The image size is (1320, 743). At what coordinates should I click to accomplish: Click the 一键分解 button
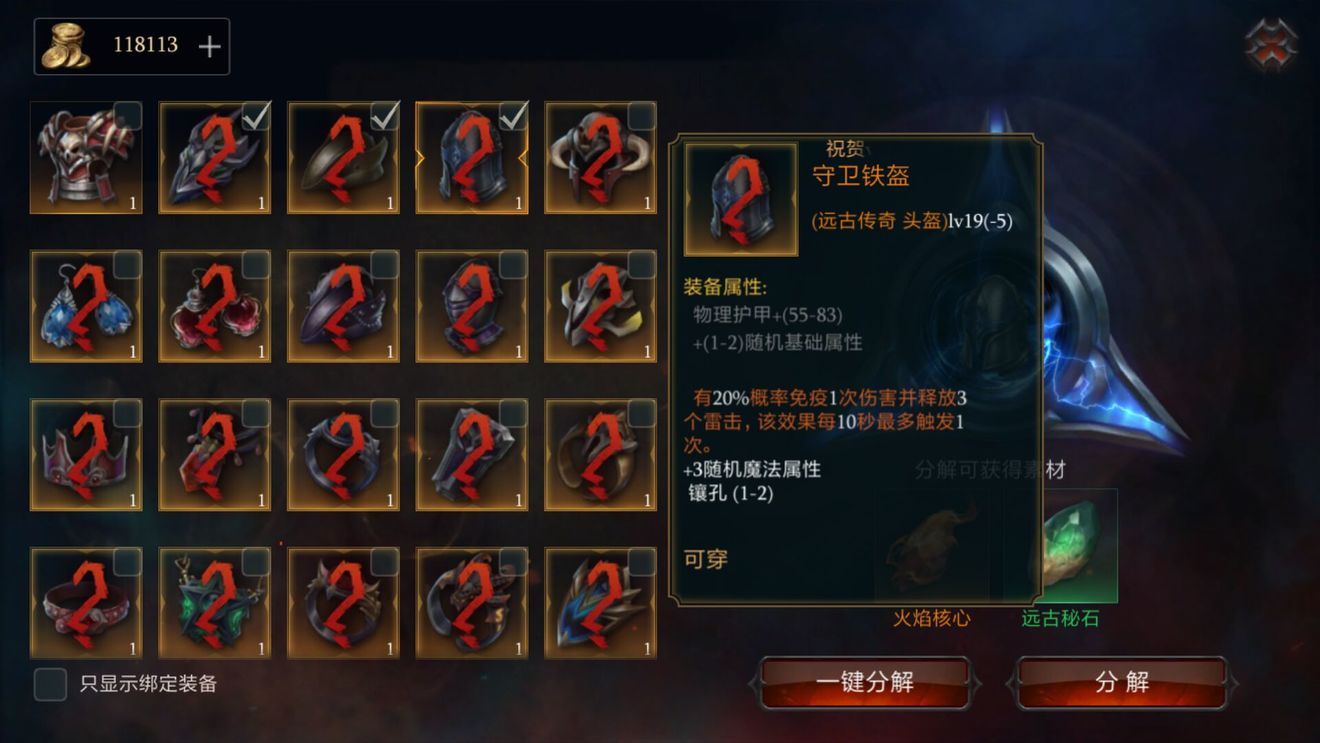tap(864, 683)
